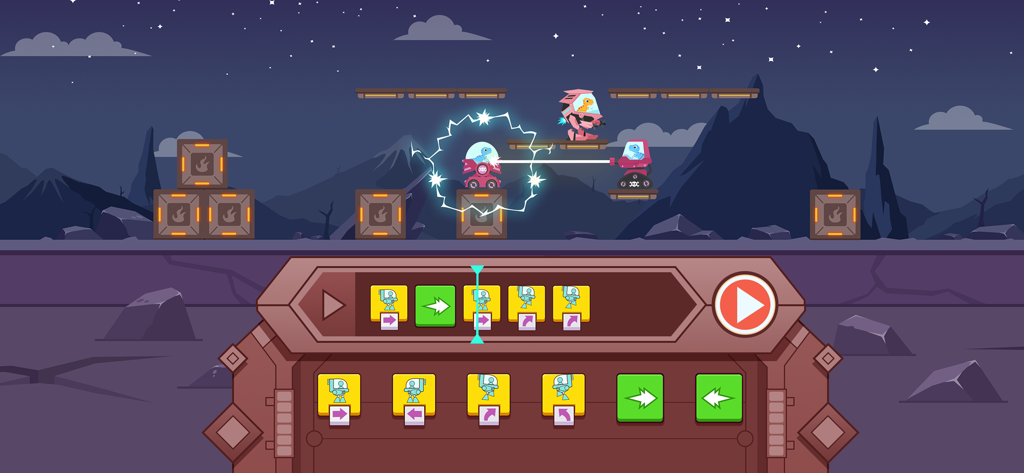Select the green right-arrow block in the program sequence
Viewport: 1024px width, 473px height.
tap(435, 306)
